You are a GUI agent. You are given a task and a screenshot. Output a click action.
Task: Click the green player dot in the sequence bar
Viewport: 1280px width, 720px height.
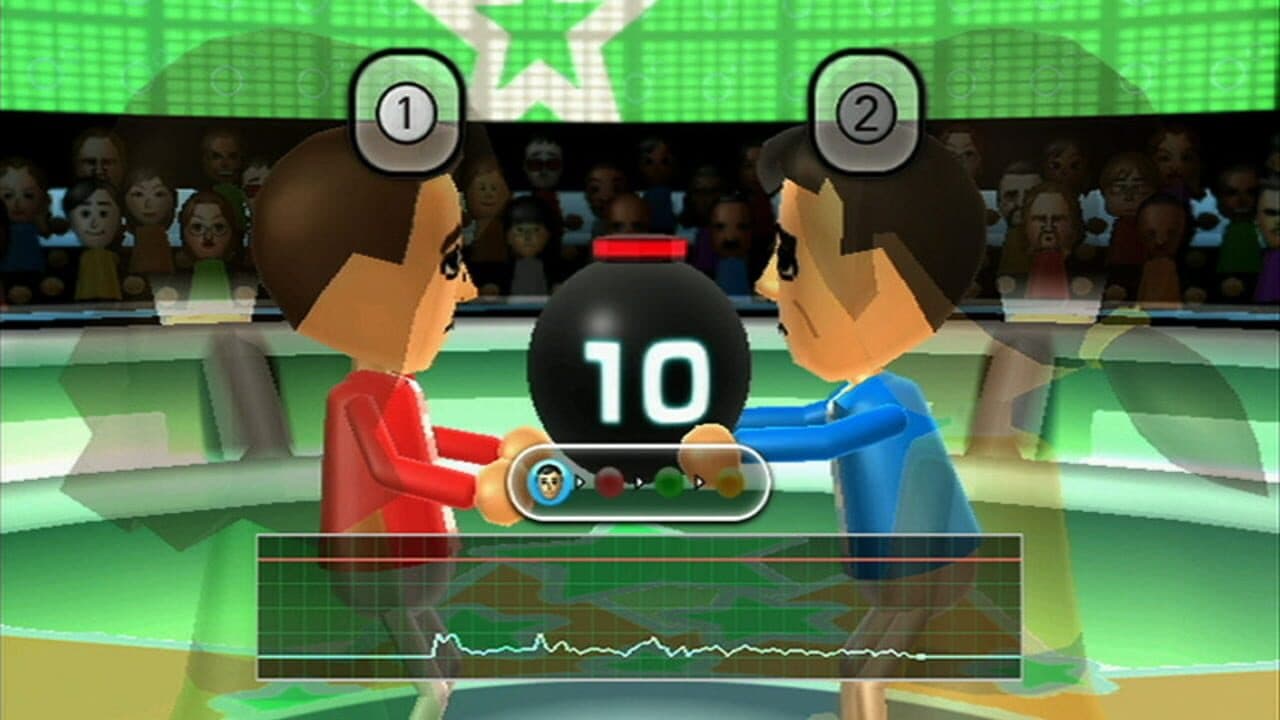(x=670, y=481)
